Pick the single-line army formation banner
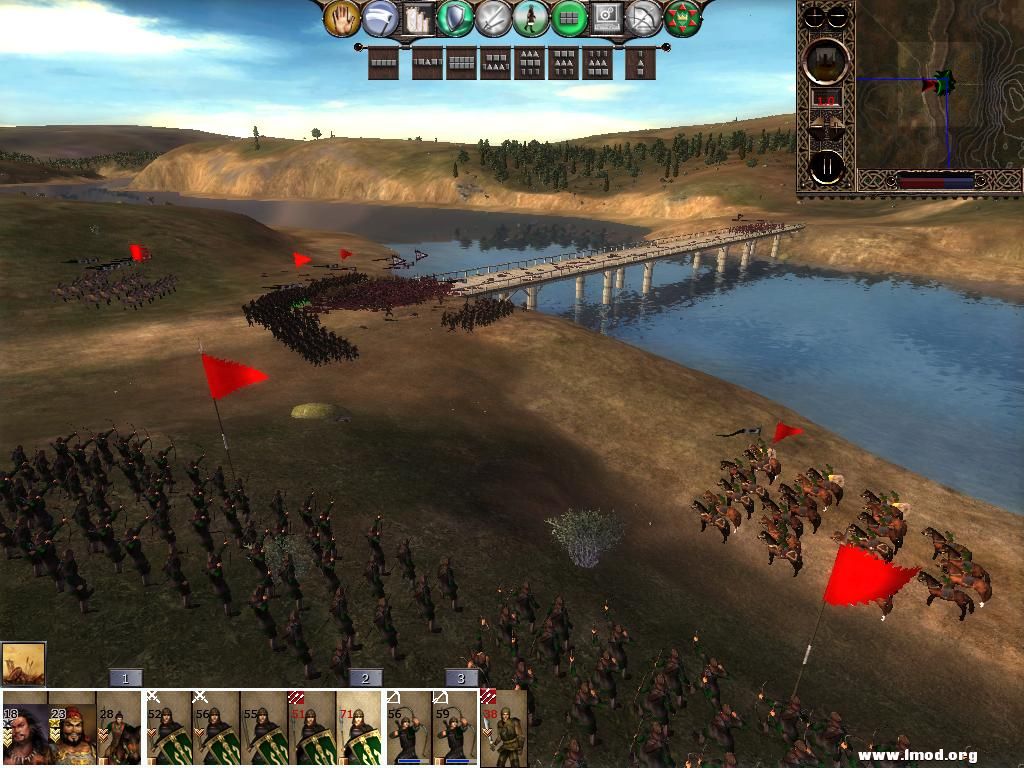This screenshot has width=1024, height=768. click(x=384, y=64)
